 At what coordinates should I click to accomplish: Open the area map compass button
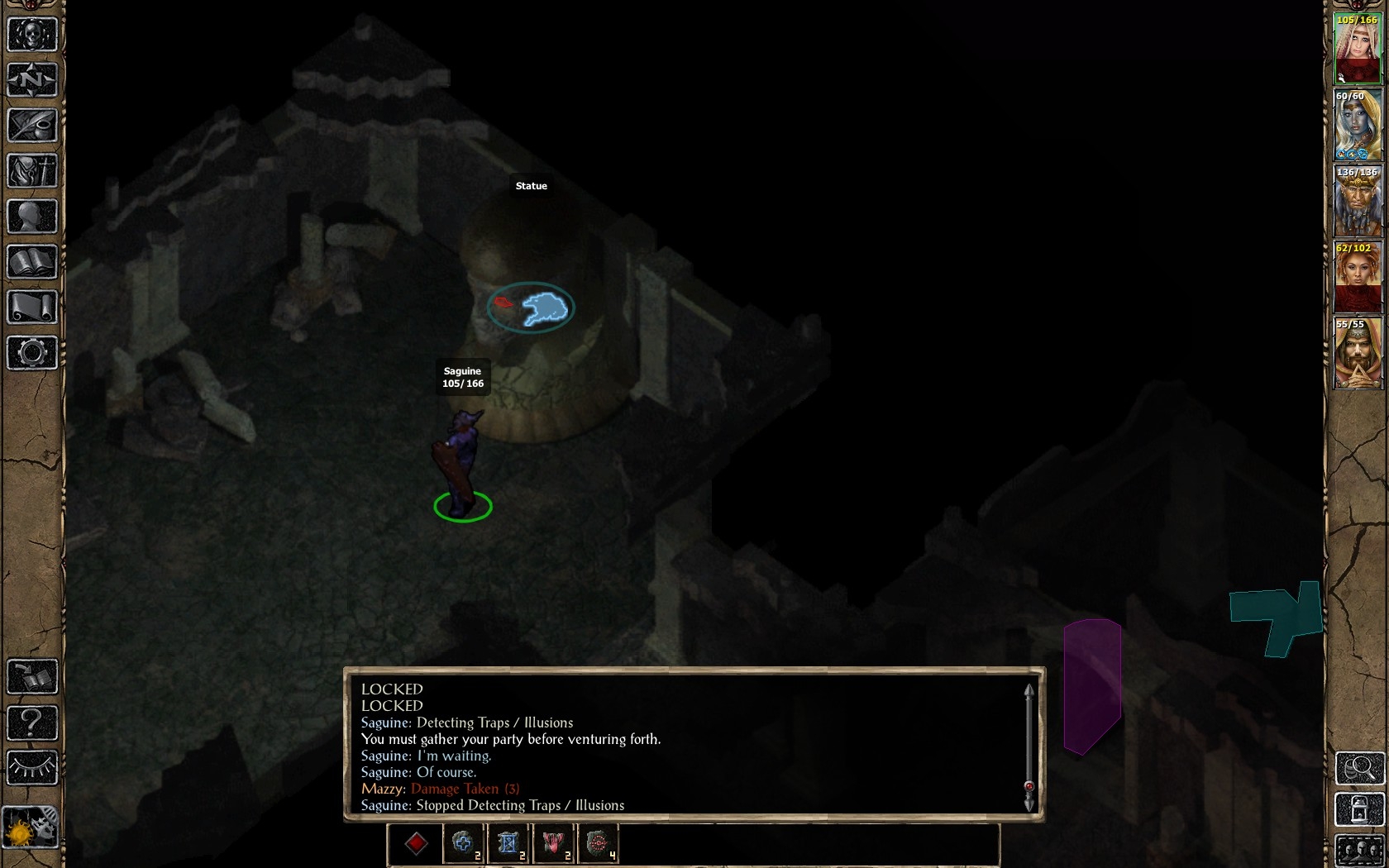click(x=32, y=80)
